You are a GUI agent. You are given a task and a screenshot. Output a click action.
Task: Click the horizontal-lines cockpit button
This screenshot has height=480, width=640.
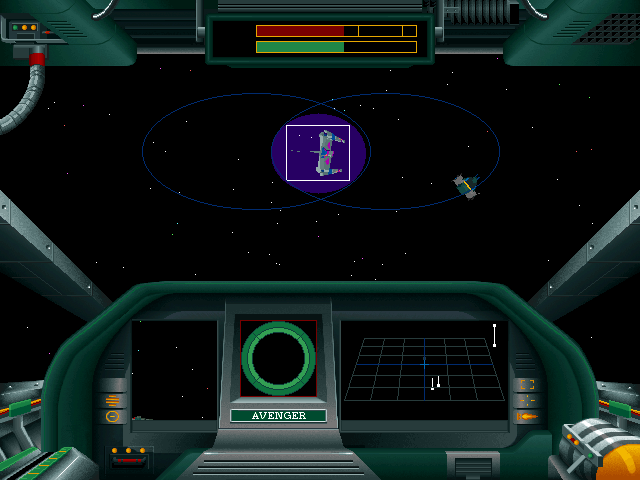(113, 400)
